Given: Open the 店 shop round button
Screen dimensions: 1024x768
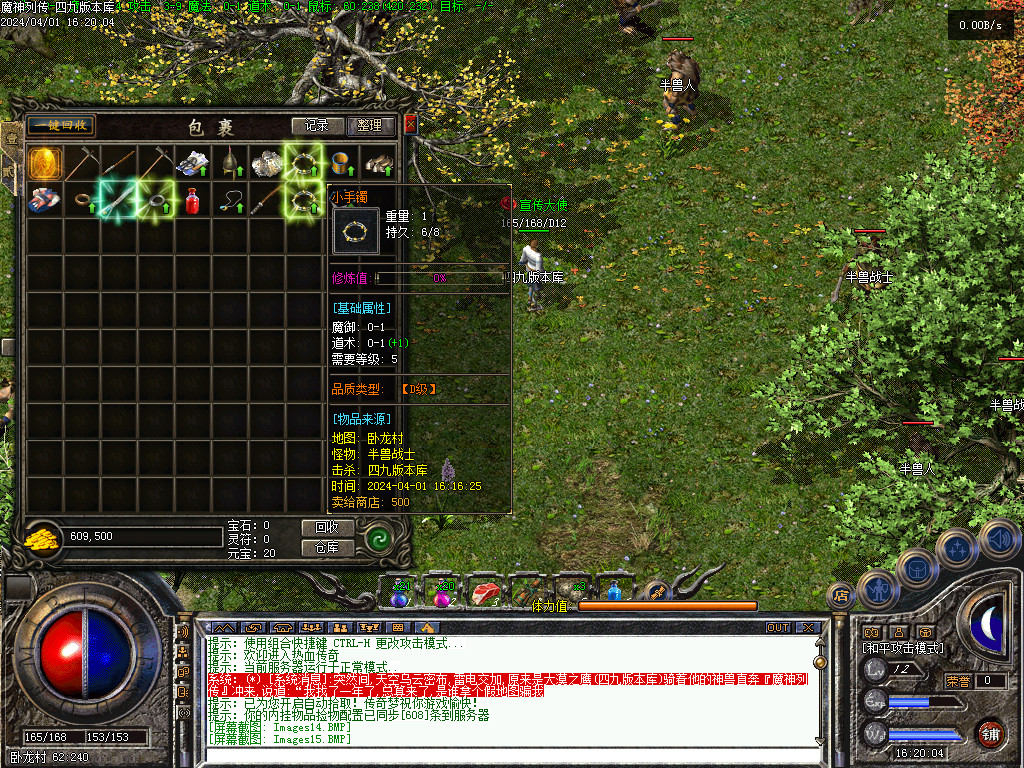Looking at the screenshot, I should [841, 597].
